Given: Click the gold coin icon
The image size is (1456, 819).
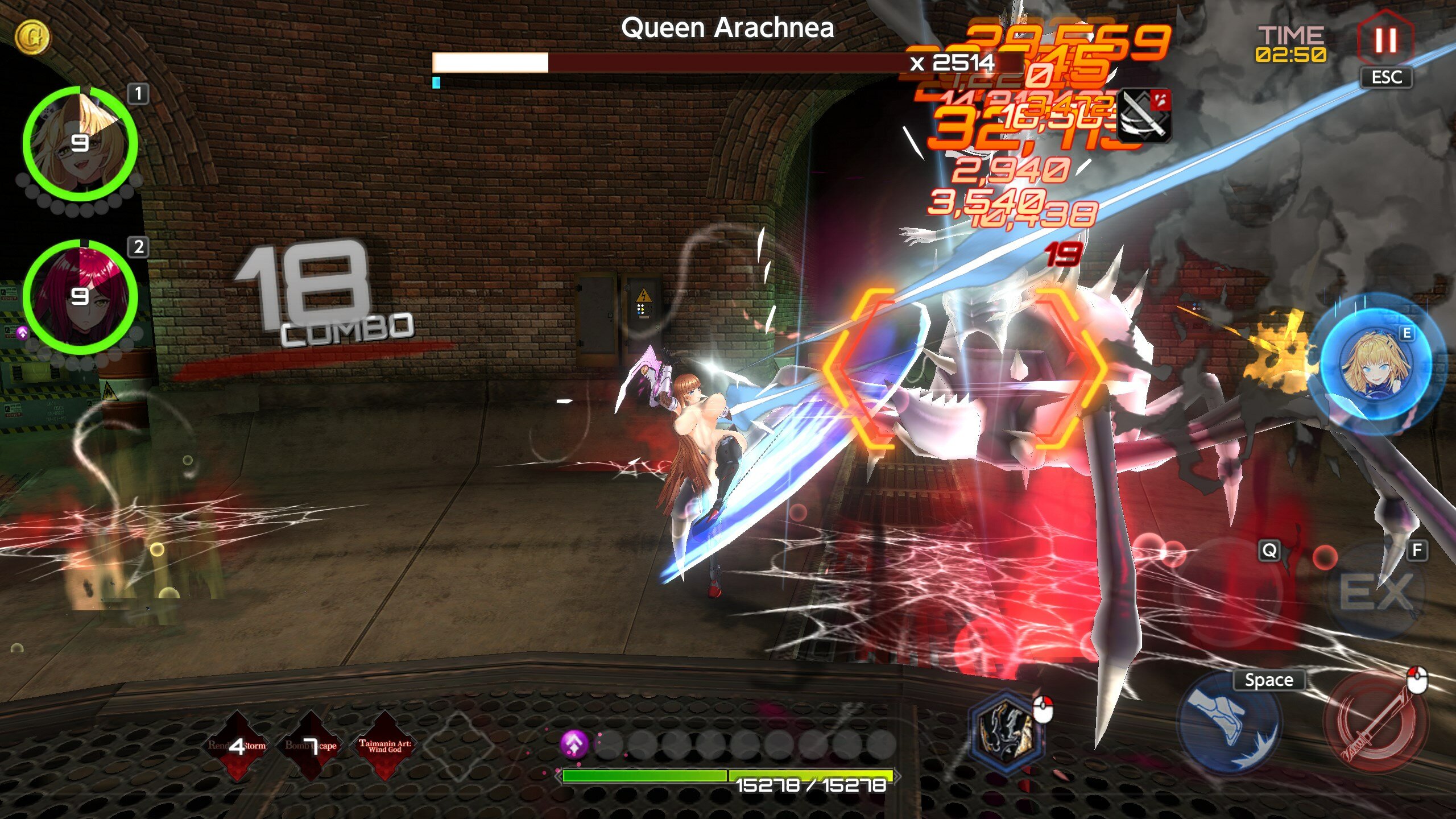Looking at the screenshot, I should click(32, 37).
